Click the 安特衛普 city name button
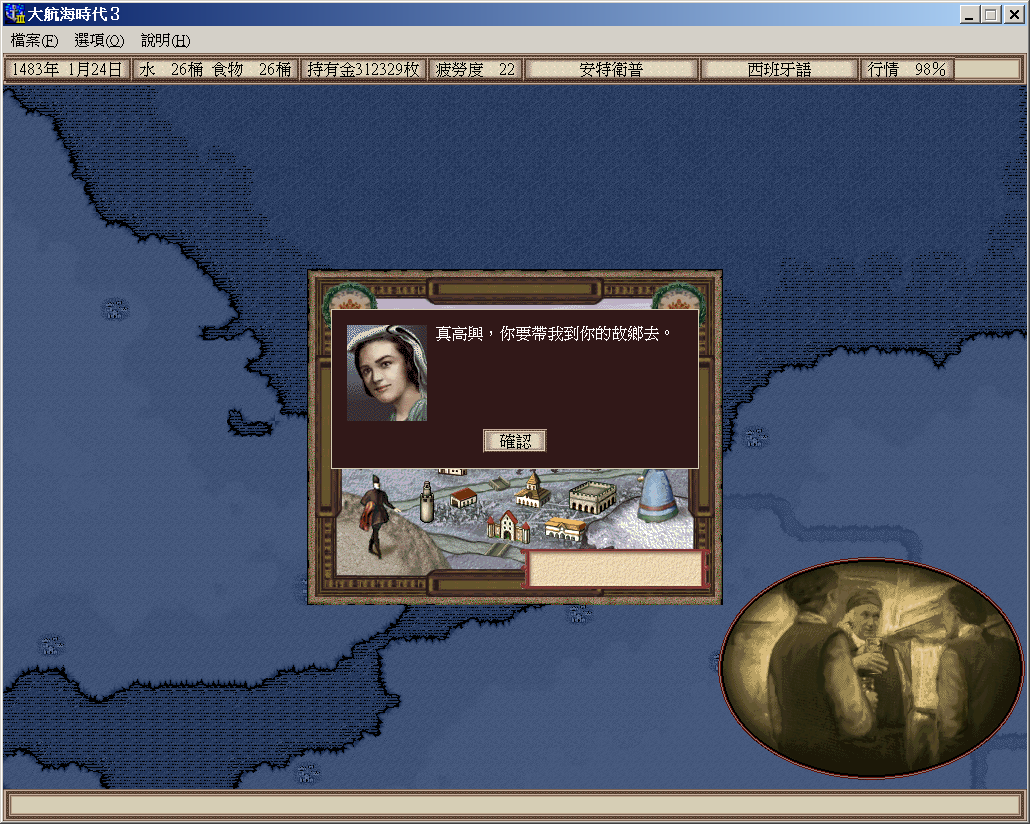This screenshot has height=824, width=1030. click(x=611, y=70)
